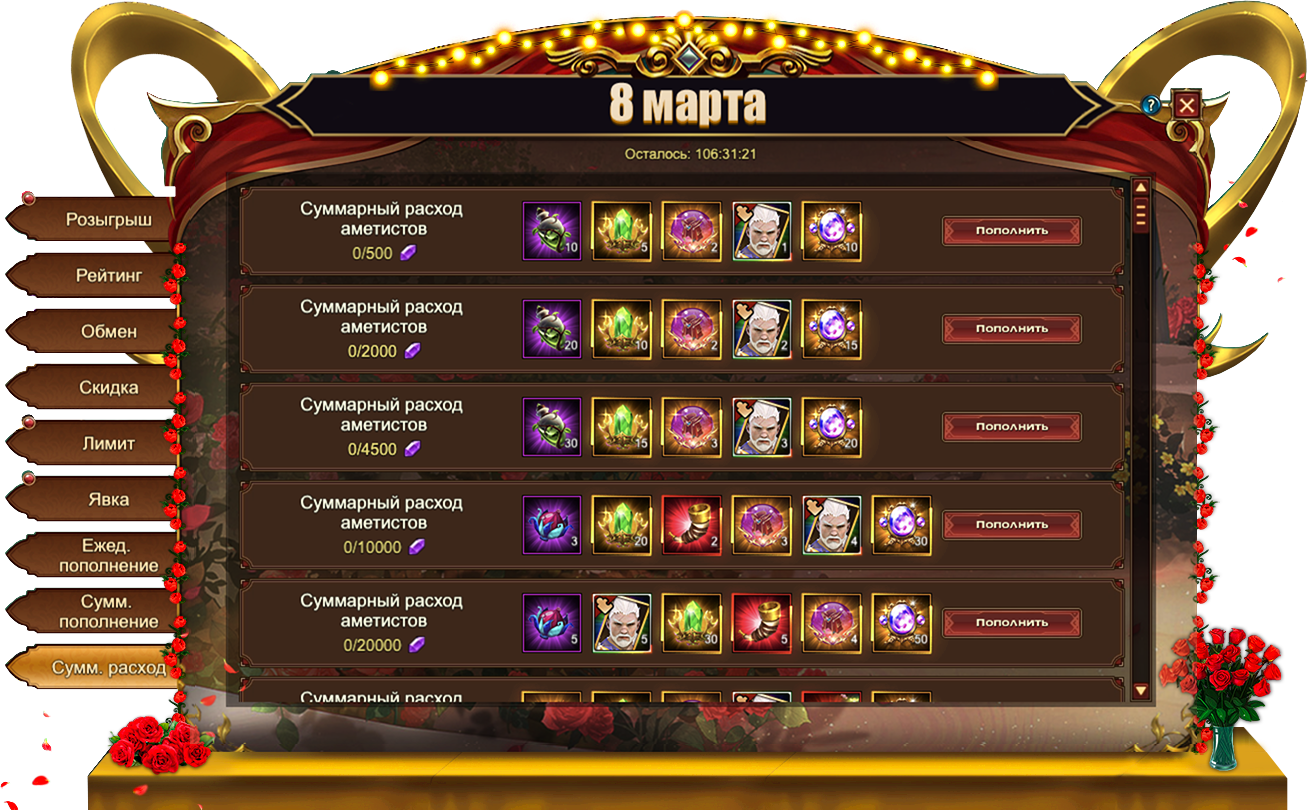Image resolution: width=1308 pixels, height=810 pixels.
Task: Choose the Ежед. пополнение tab
Action: (x=108, y=555)
